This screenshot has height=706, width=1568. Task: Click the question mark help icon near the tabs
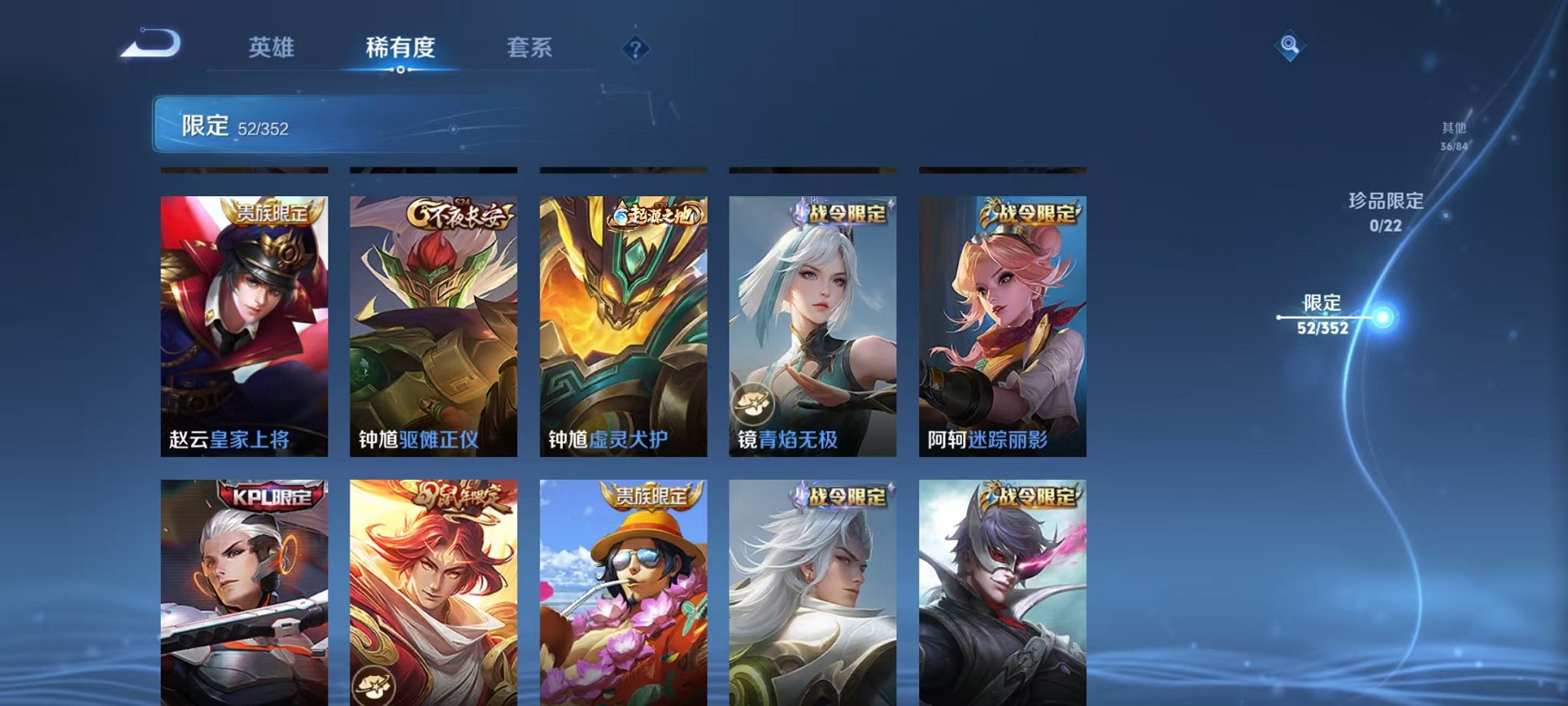(635, 50)
